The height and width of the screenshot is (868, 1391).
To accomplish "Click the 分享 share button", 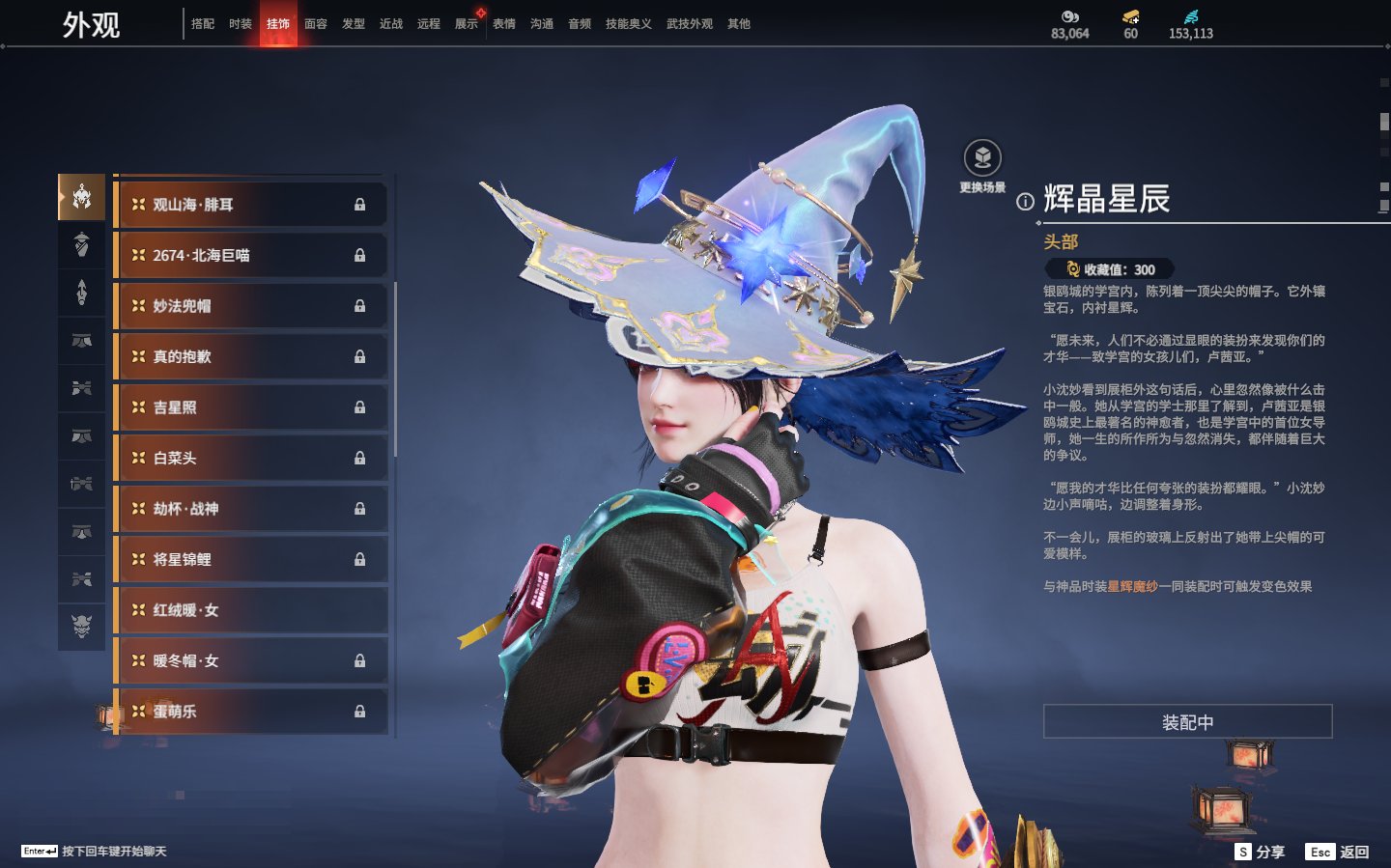I will (1261, 852).
